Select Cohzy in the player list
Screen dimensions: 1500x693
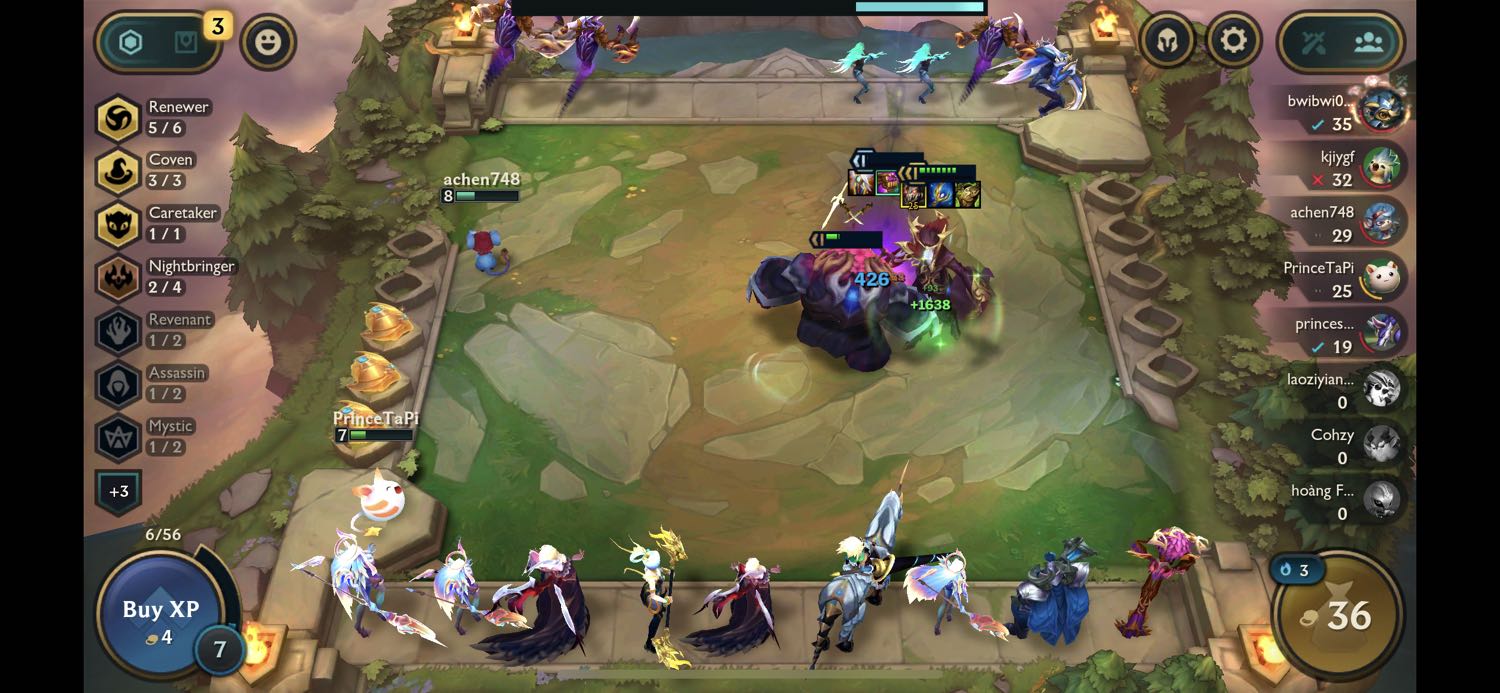click(x=1350, y=445)
